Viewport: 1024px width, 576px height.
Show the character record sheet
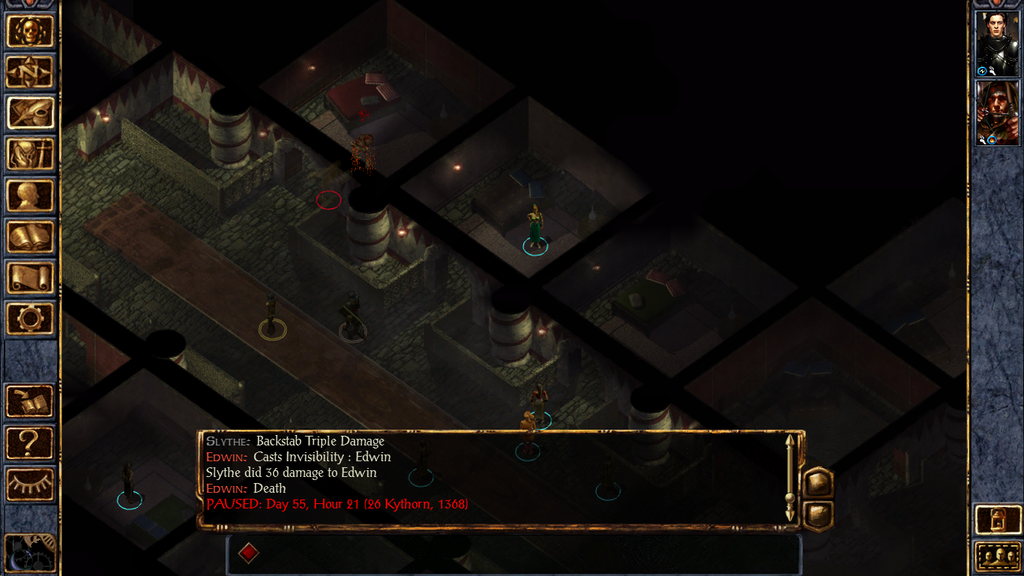pos(30,195)
